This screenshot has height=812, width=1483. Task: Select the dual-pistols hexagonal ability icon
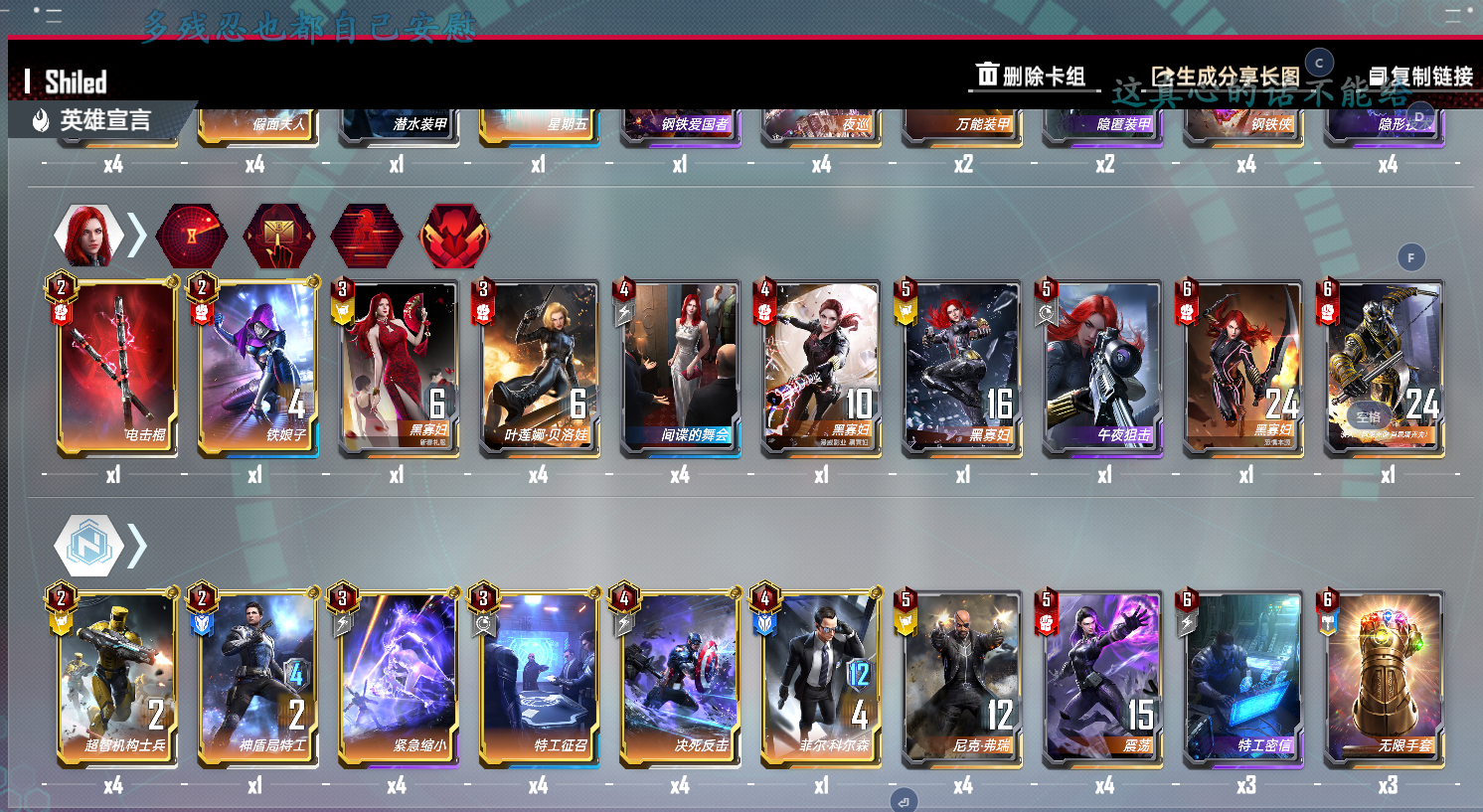454,236
